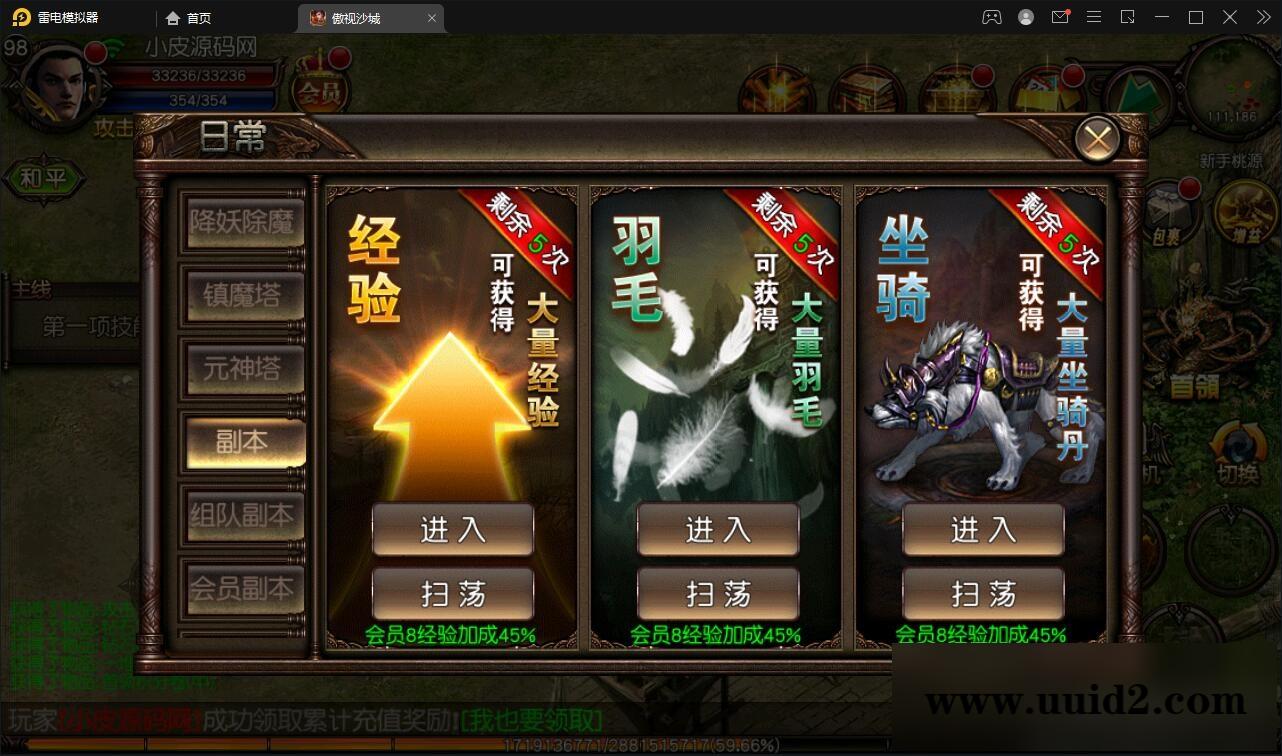Click the gamepad icon in the title bar
This screenshot has width=1282, height=756.
(x=991, y=17)
